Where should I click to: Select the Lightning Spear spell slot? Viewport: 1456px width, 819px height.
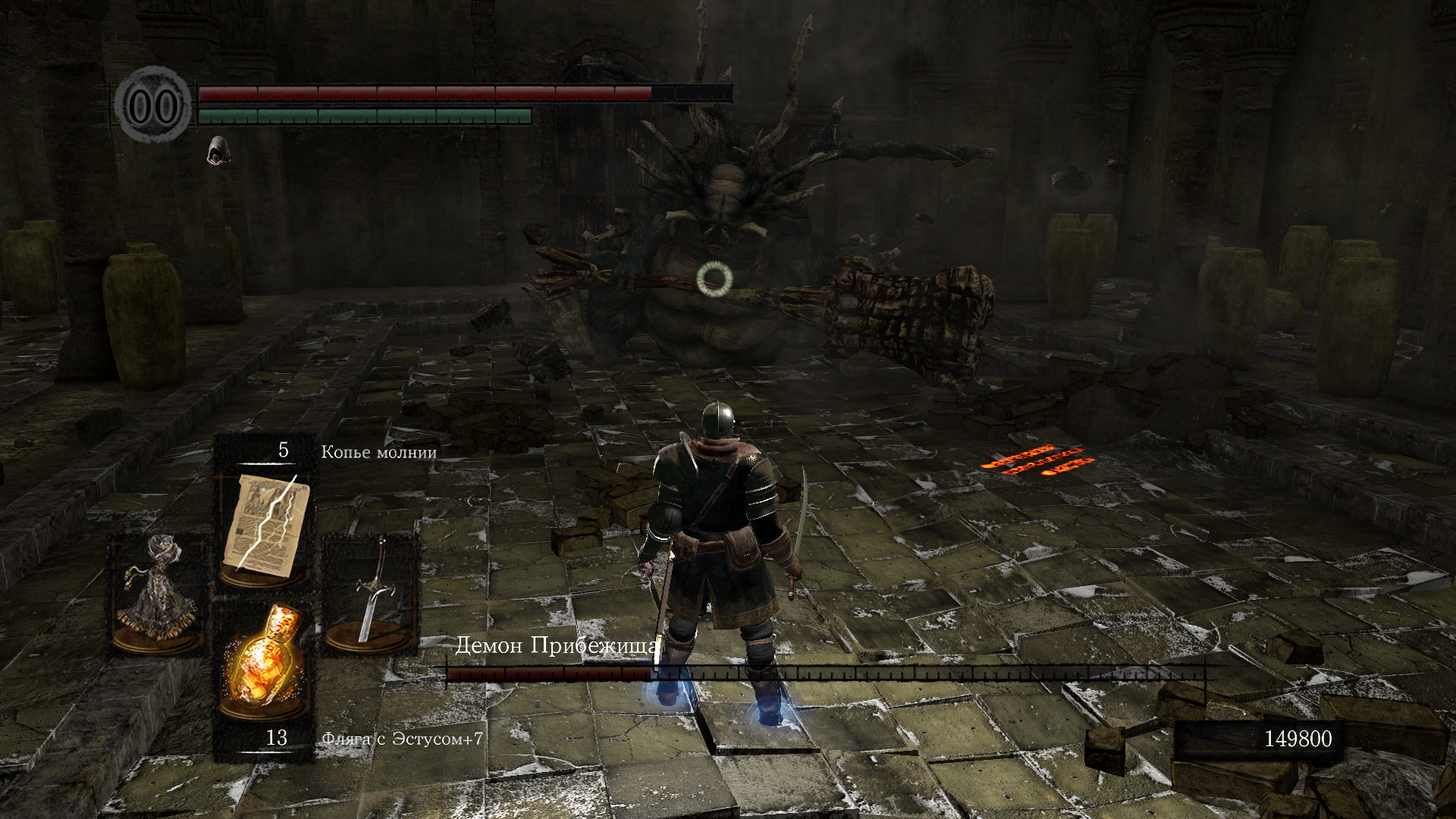[265, 525]
